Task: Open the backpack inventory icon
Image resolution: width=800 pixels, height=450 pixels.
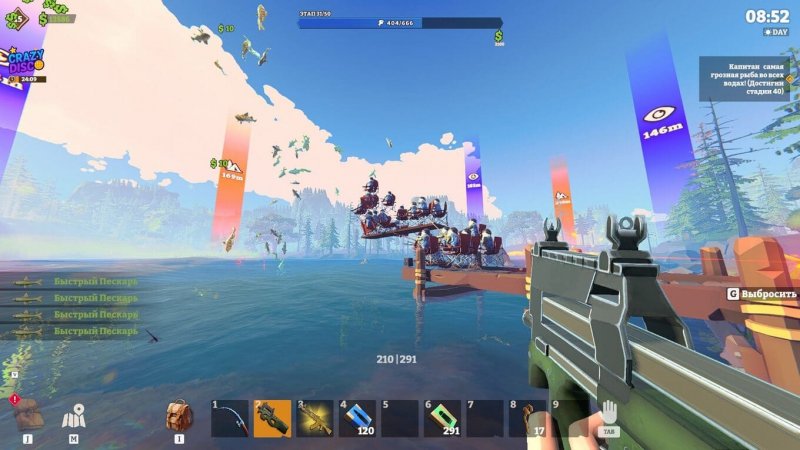Action: pyautogui.click(x=179, y=416)
